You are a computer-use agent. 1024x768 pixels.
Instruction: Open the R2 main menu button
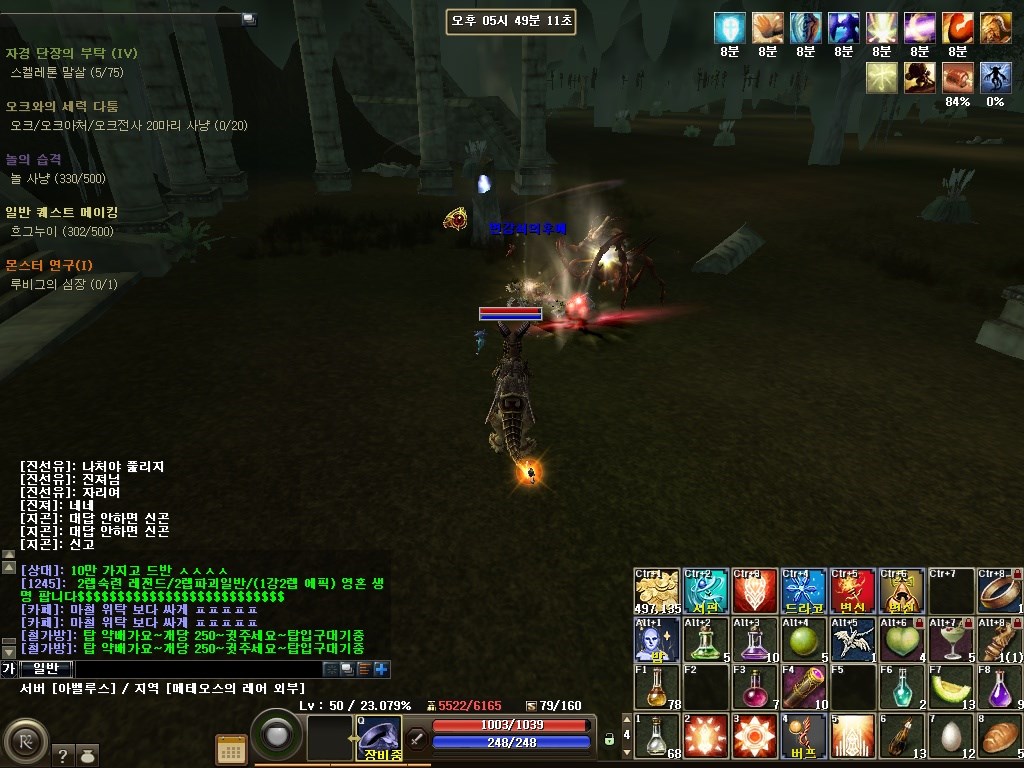pyautogui.click(x=23, y=742)
